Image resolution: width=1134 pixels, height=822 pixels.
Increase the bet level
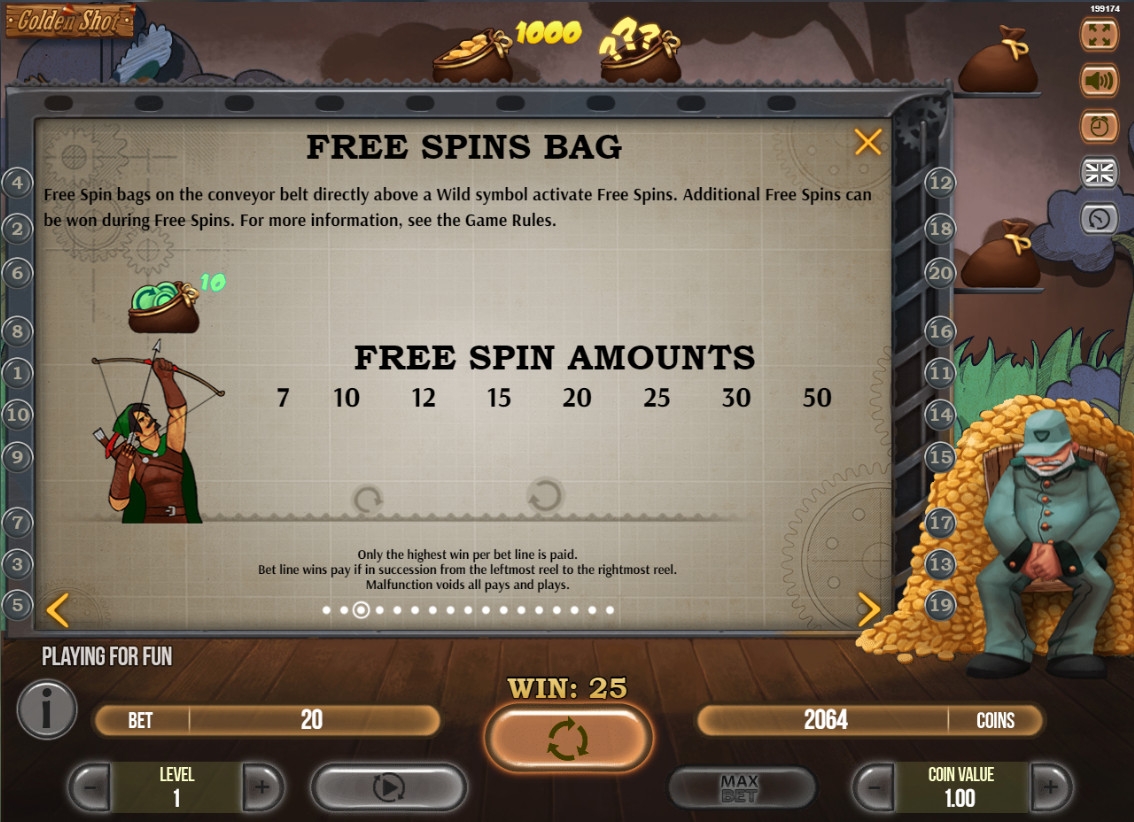tap(262, 788)
